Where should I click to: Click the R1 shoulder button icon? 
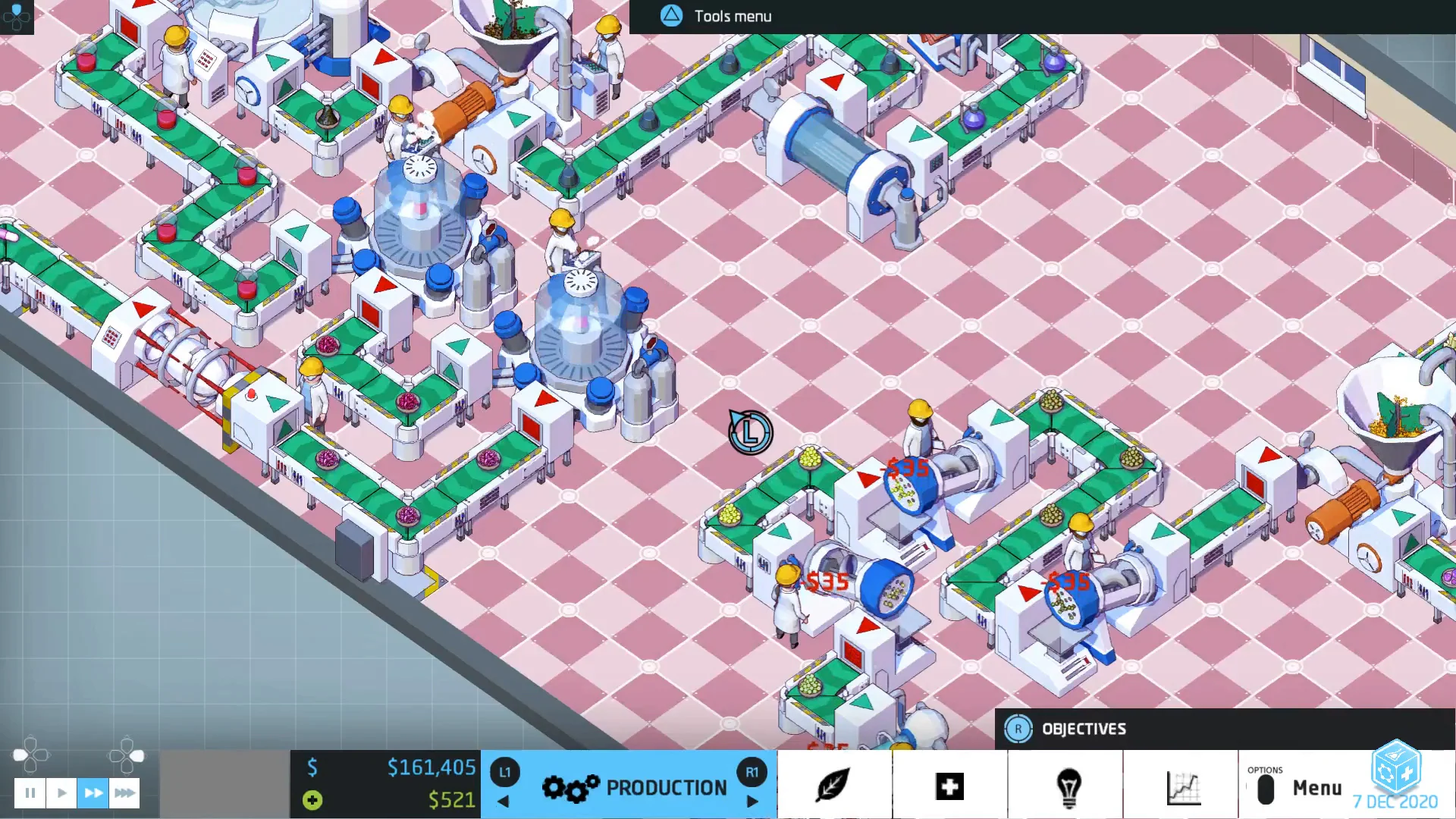click(753, 772)
